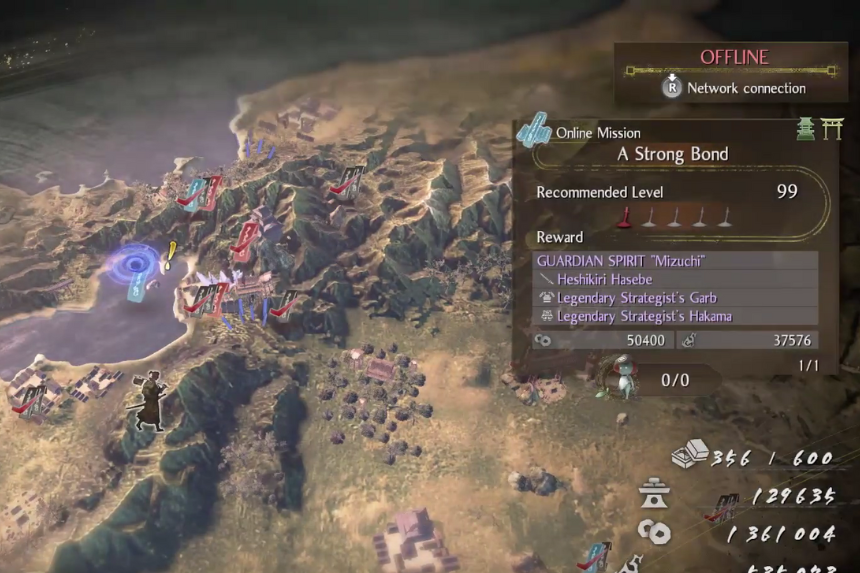Select the black samurai silhouette map marker
Image resolution: width=860 pixels, height=573 pixels.
click(148, 400)
